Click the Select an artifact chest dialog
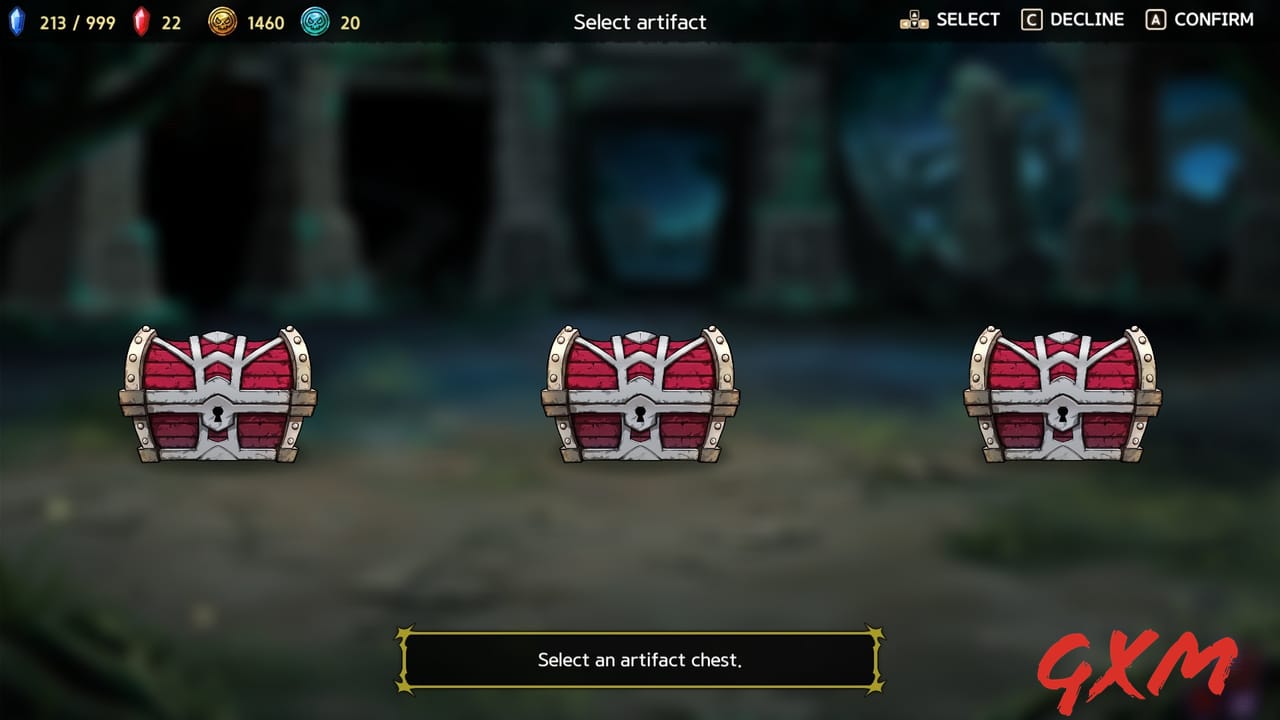 point(640,659)
